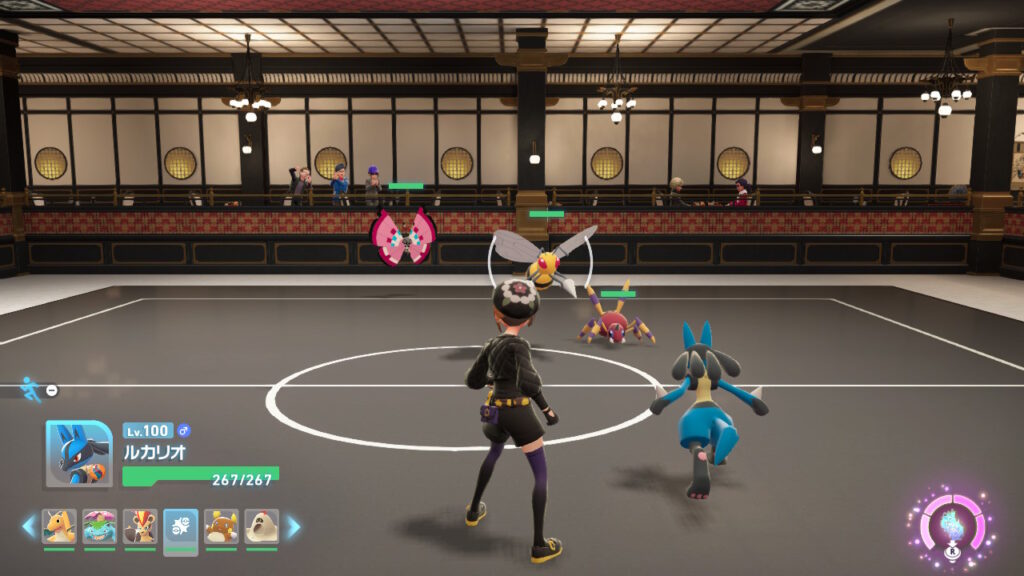This screenshot has height=576, width=1024.
Task: Switch to Venusaur in the party bar
Action: click(x=100, y=526)
